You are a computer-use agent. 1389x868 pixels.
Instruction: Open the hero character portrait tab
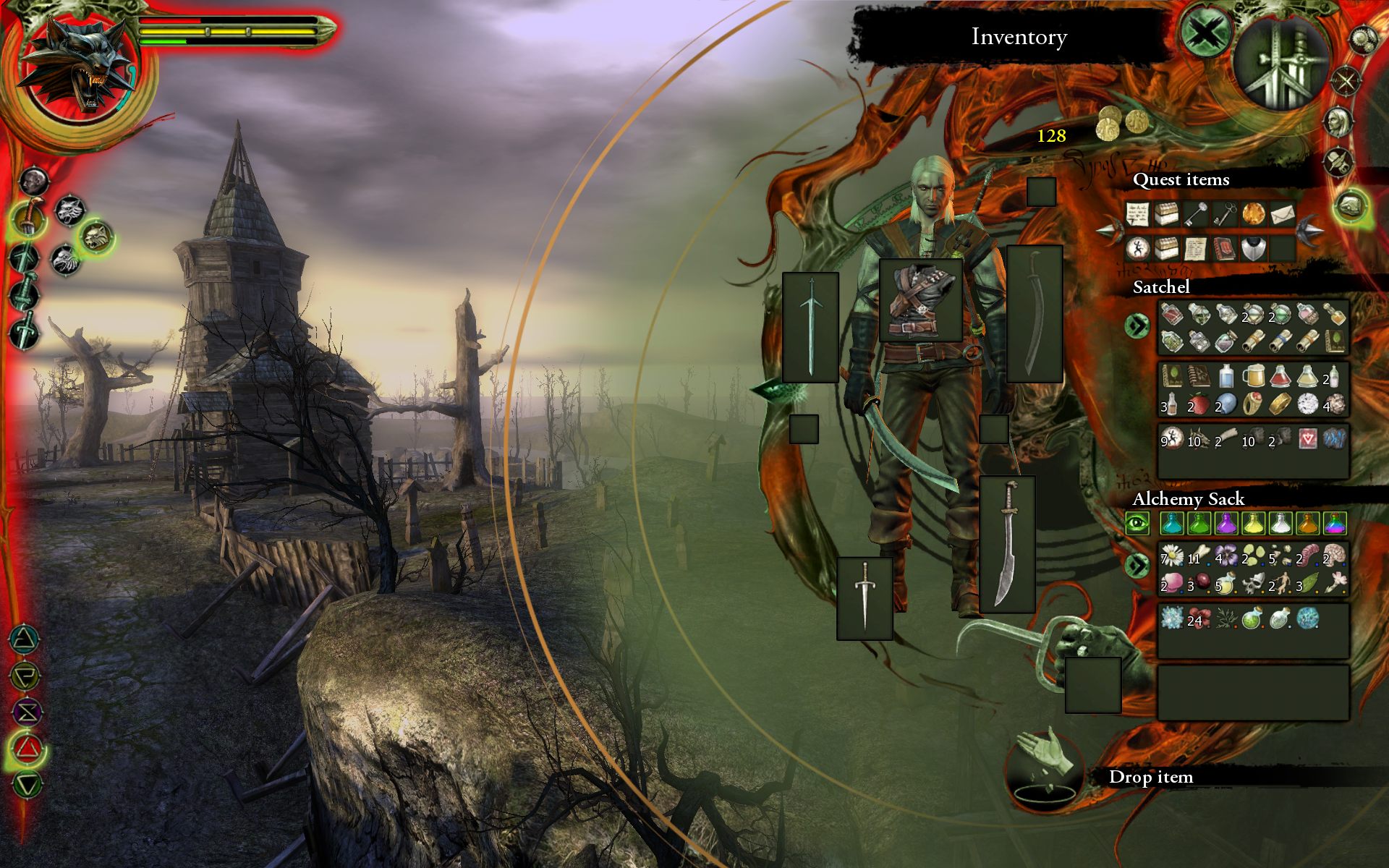[1339, 121]
